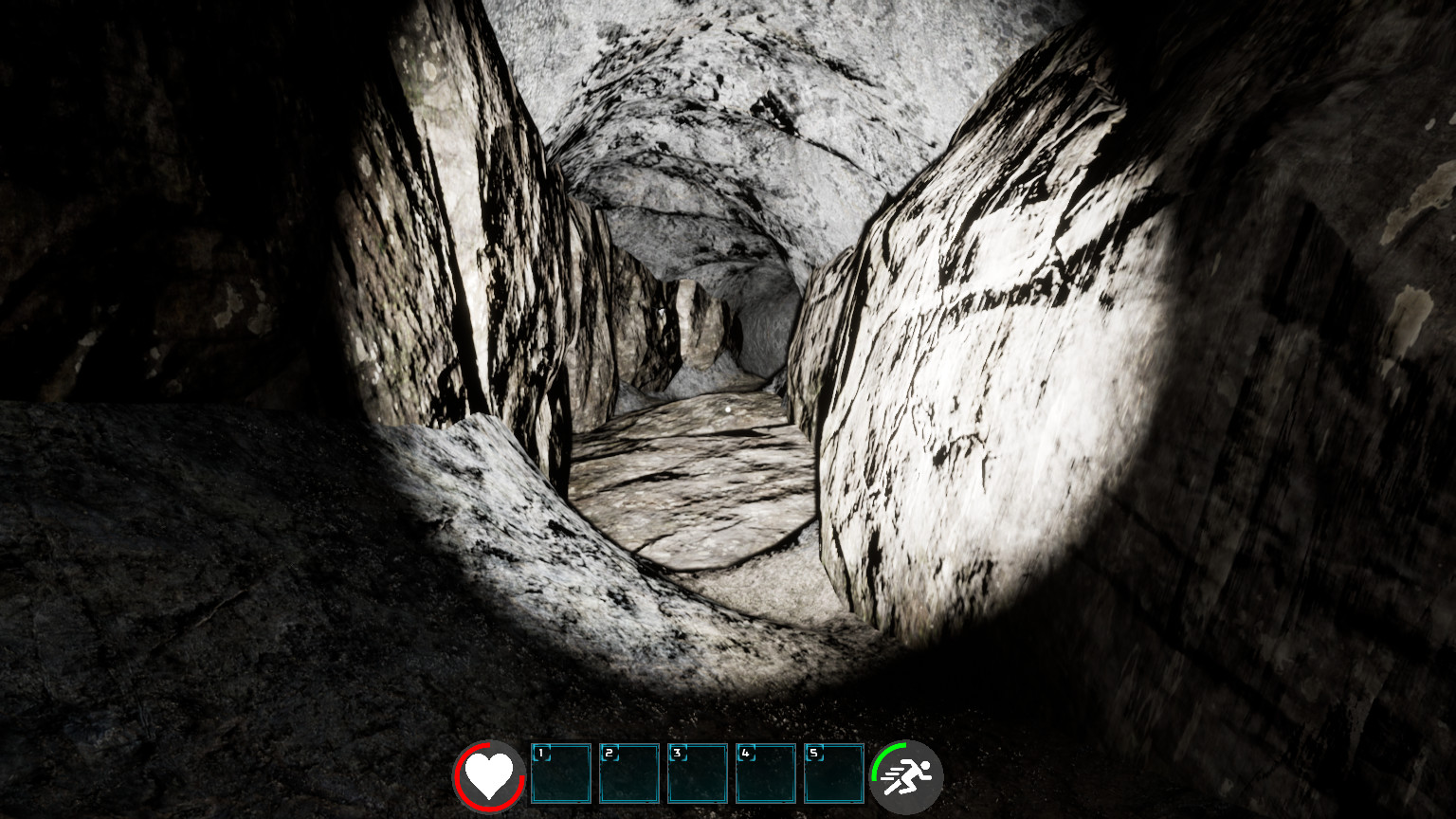Image resolution: width=1456 pixels, height=819 pixels.
Task: Click the number 3 badge on the middle hotbar slot
Action: 677,752
